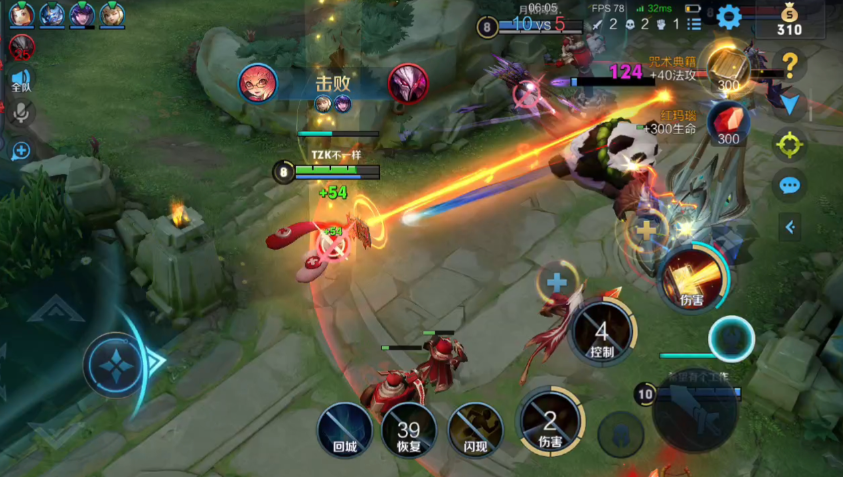Use the 恢复 heal ability
This screenshot has height=477, width=843.
coord(409,431)
